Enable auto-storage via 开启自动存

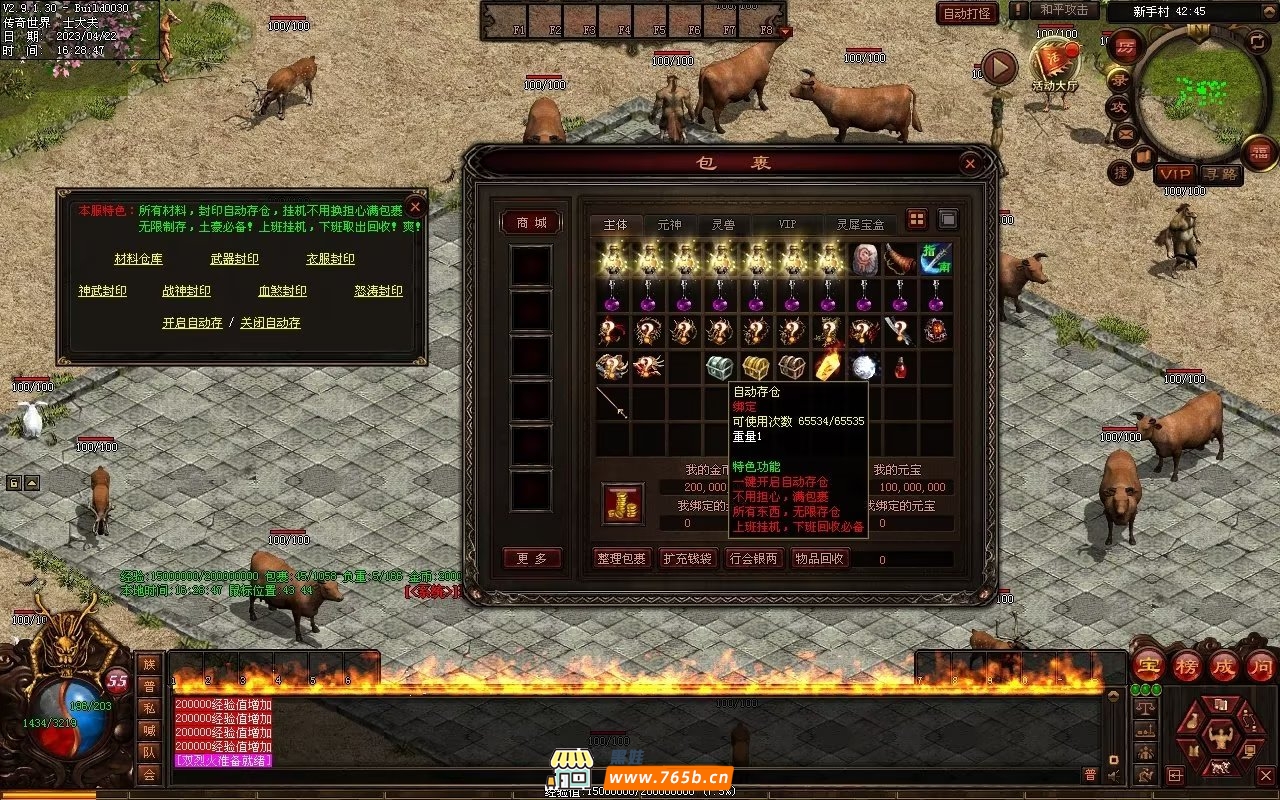coord(192,323)
